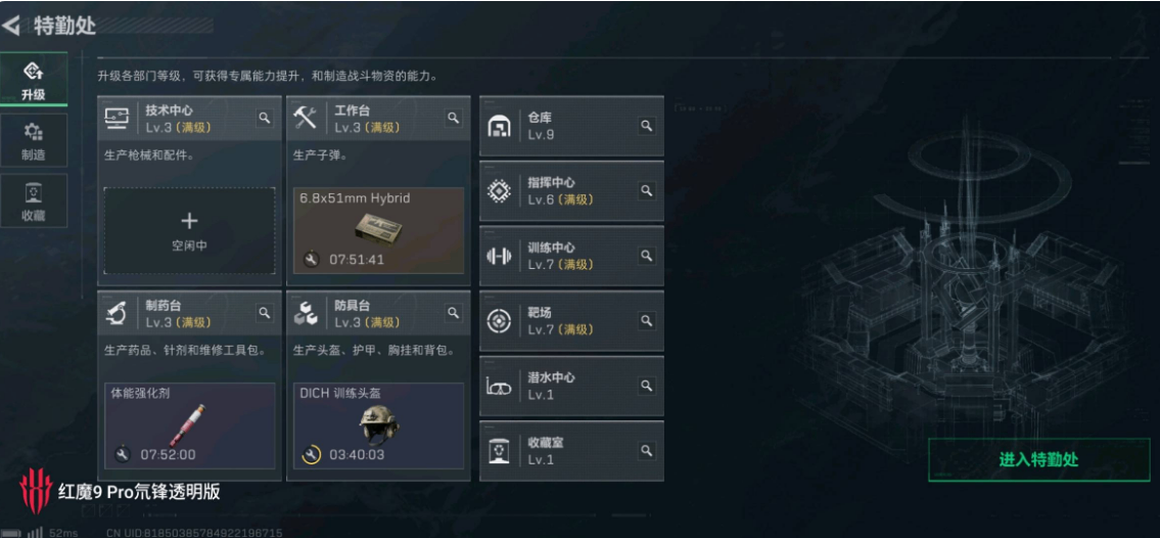Click the 工作台 magnifier icon
Screen dimensions: 1160x538
pos(454,118)
